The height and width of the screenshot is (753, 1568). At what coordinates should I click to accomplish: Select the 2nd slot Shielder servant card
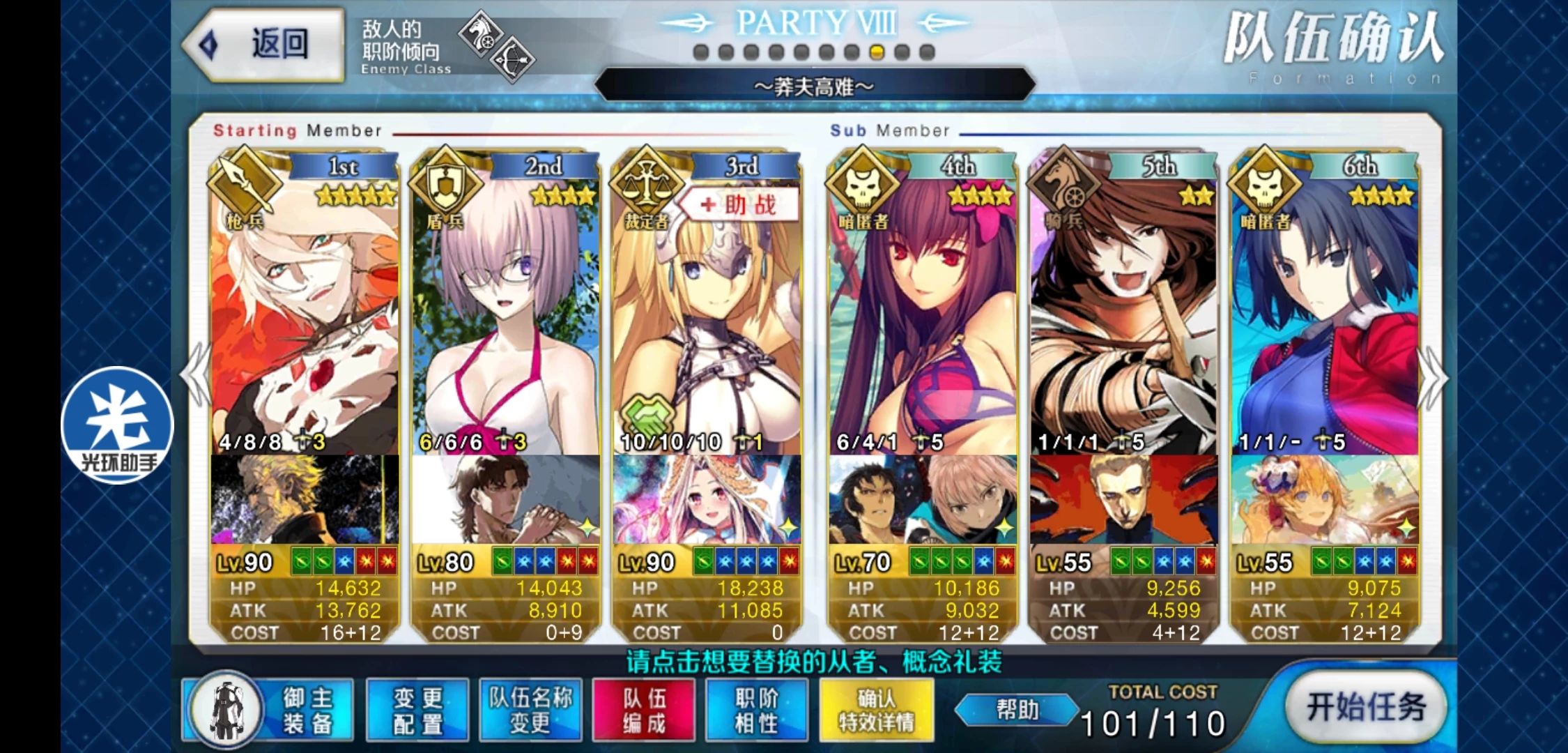(505, 314)
